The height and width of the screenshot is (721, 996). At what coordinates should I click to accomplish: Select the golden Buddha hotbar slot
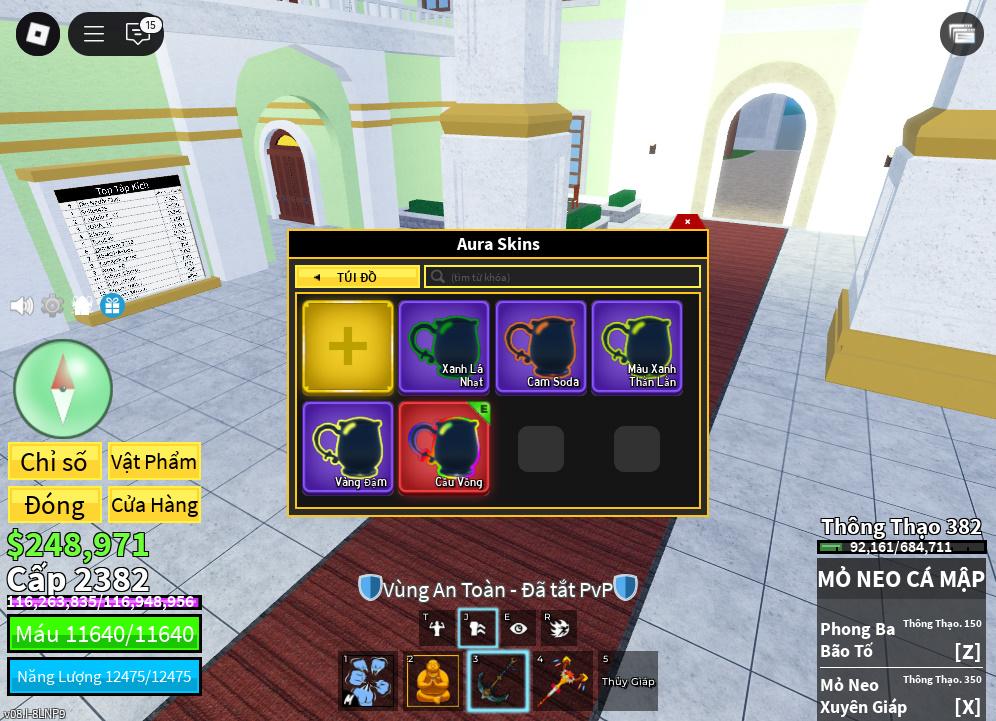point(432,681)
